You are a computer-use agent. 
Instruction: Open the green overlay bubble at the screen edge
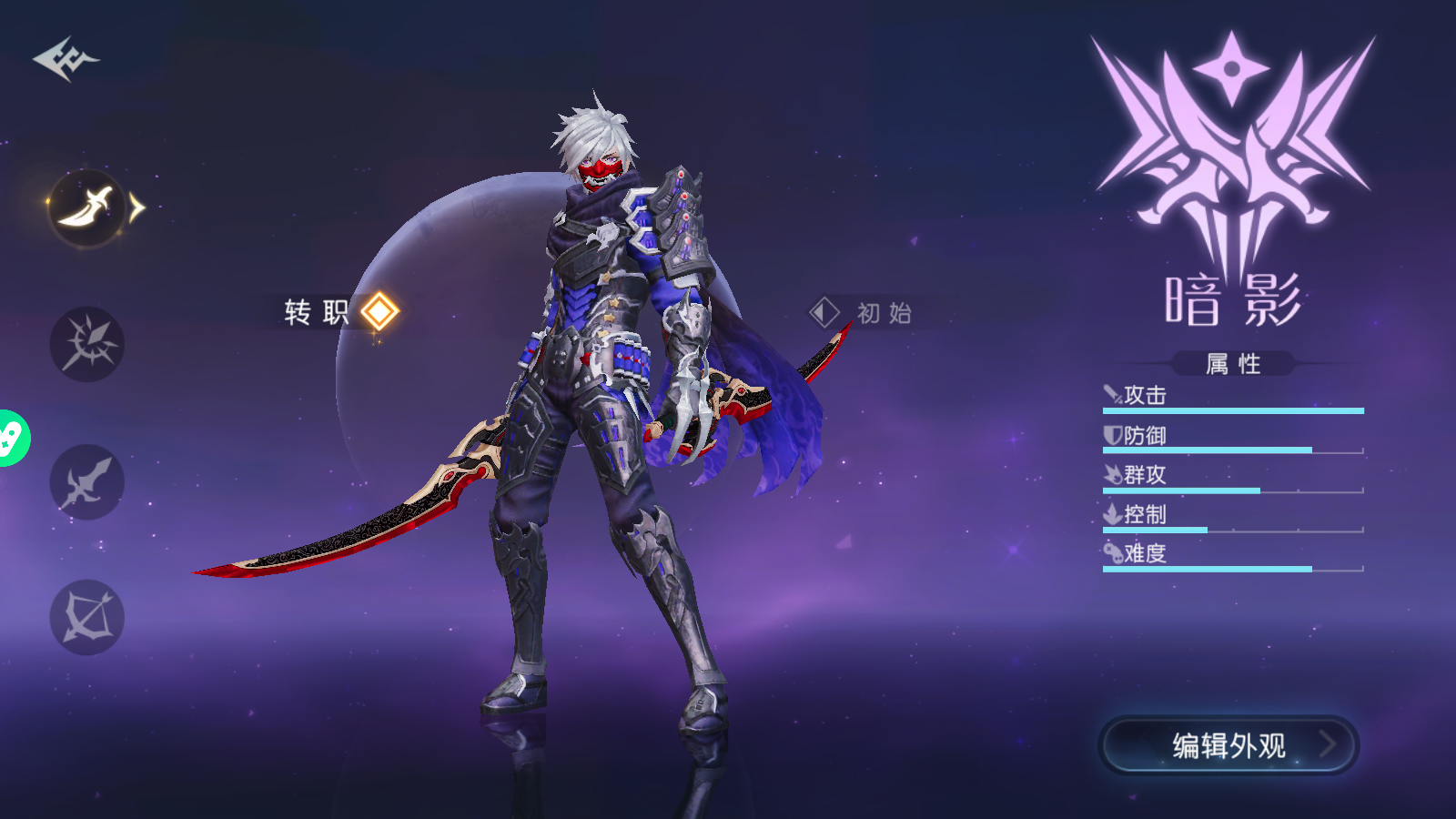(x=11, y=439)
